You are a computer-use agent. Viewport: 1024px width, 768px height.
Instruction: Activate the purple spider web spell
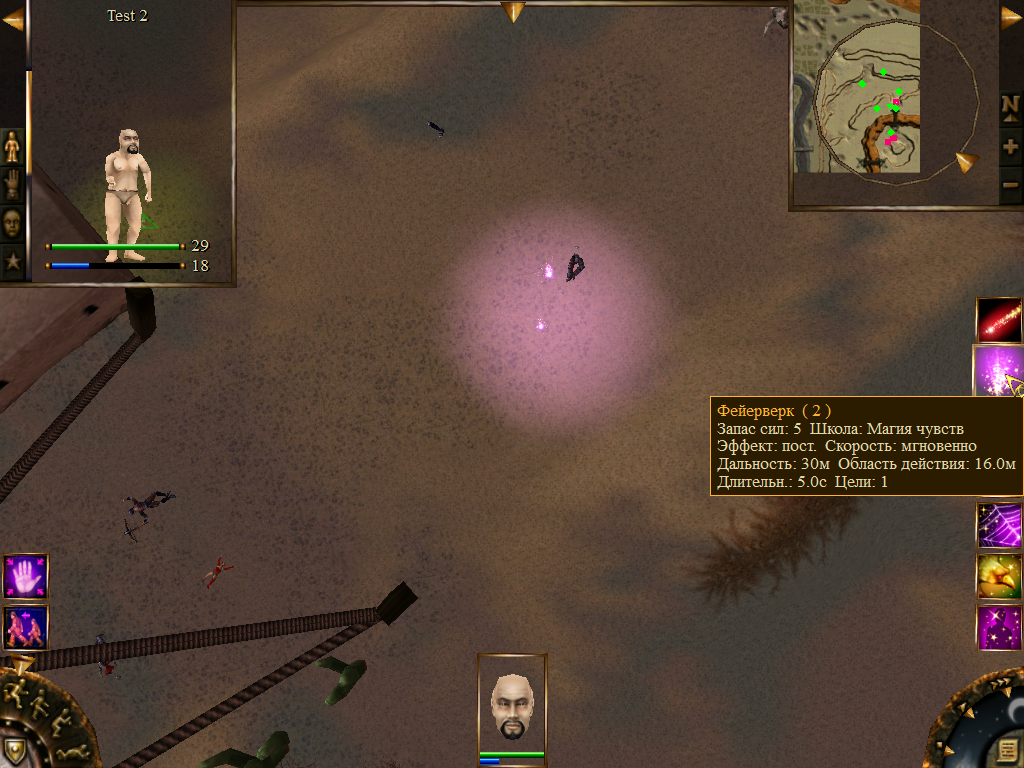click(999, 525)
